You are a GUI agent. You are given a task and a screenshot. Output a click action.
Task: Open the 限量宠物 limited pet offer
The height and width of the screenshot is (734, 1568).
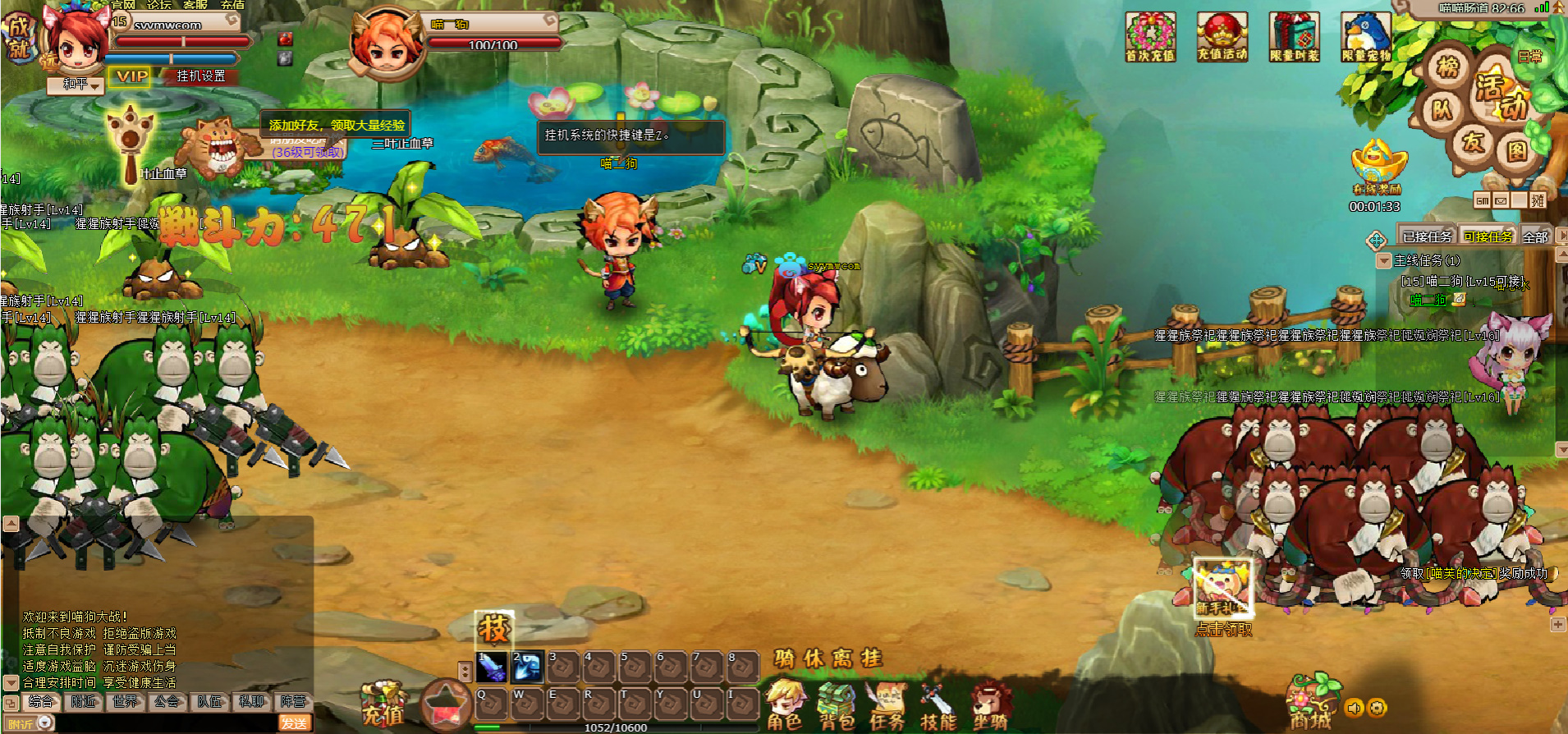pos(1366,37)
